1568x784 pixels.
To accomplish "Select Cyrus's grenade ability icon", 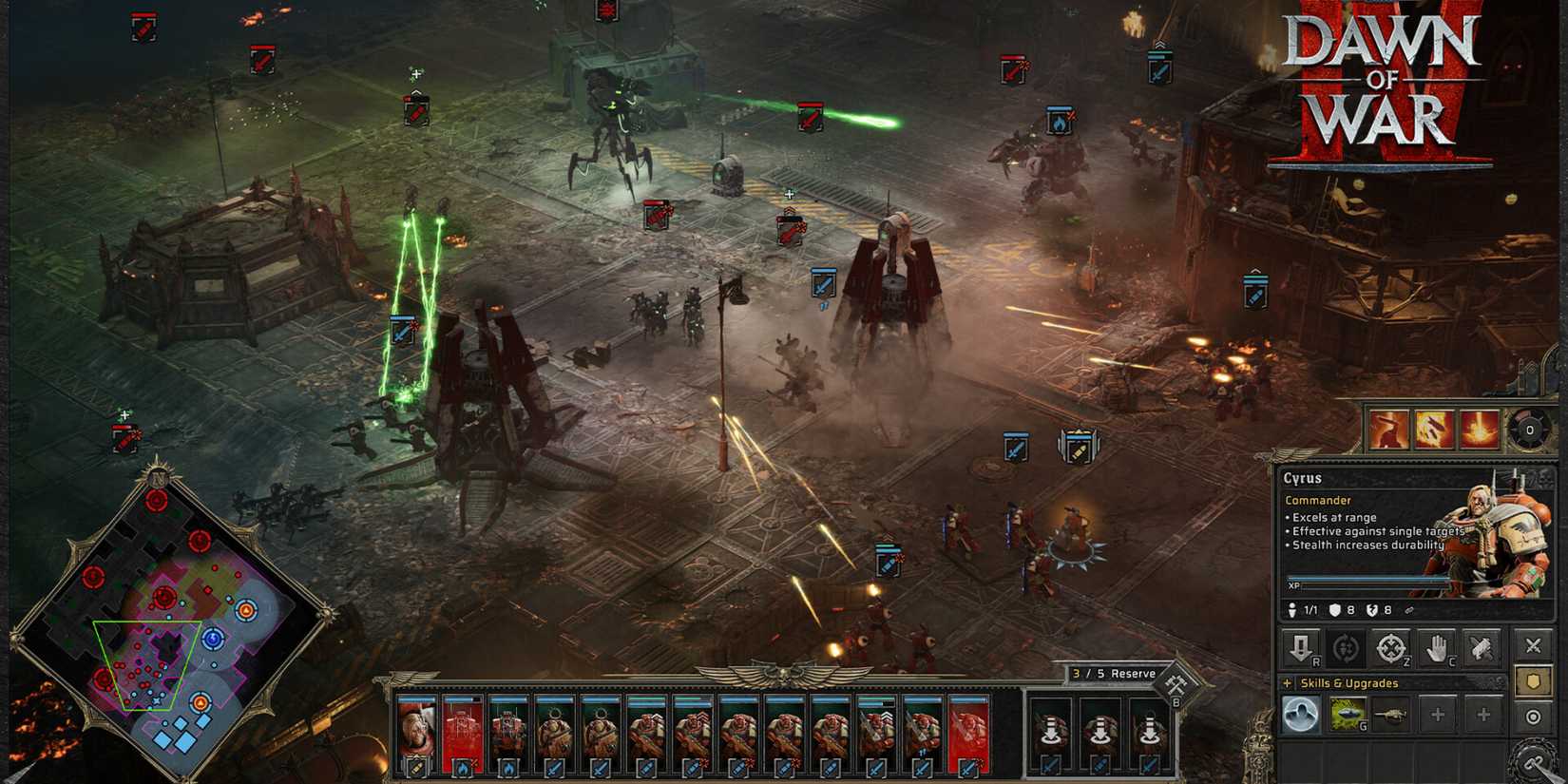I will coord(1348,714).
